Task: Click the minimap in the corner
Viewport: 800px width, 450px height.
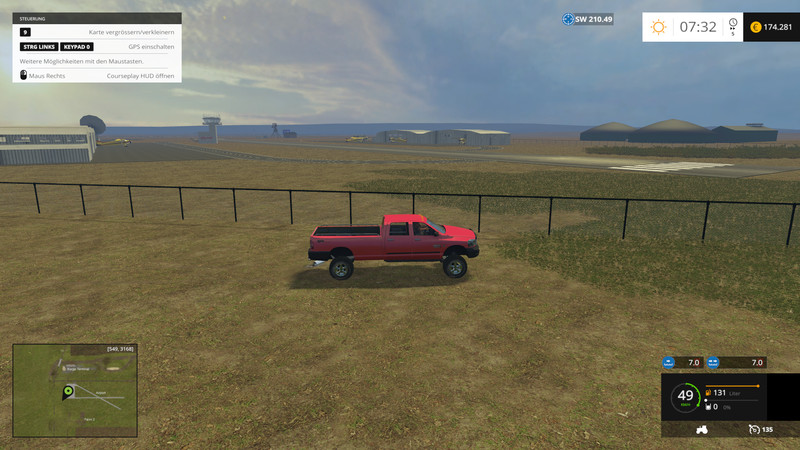Action: 75,391
